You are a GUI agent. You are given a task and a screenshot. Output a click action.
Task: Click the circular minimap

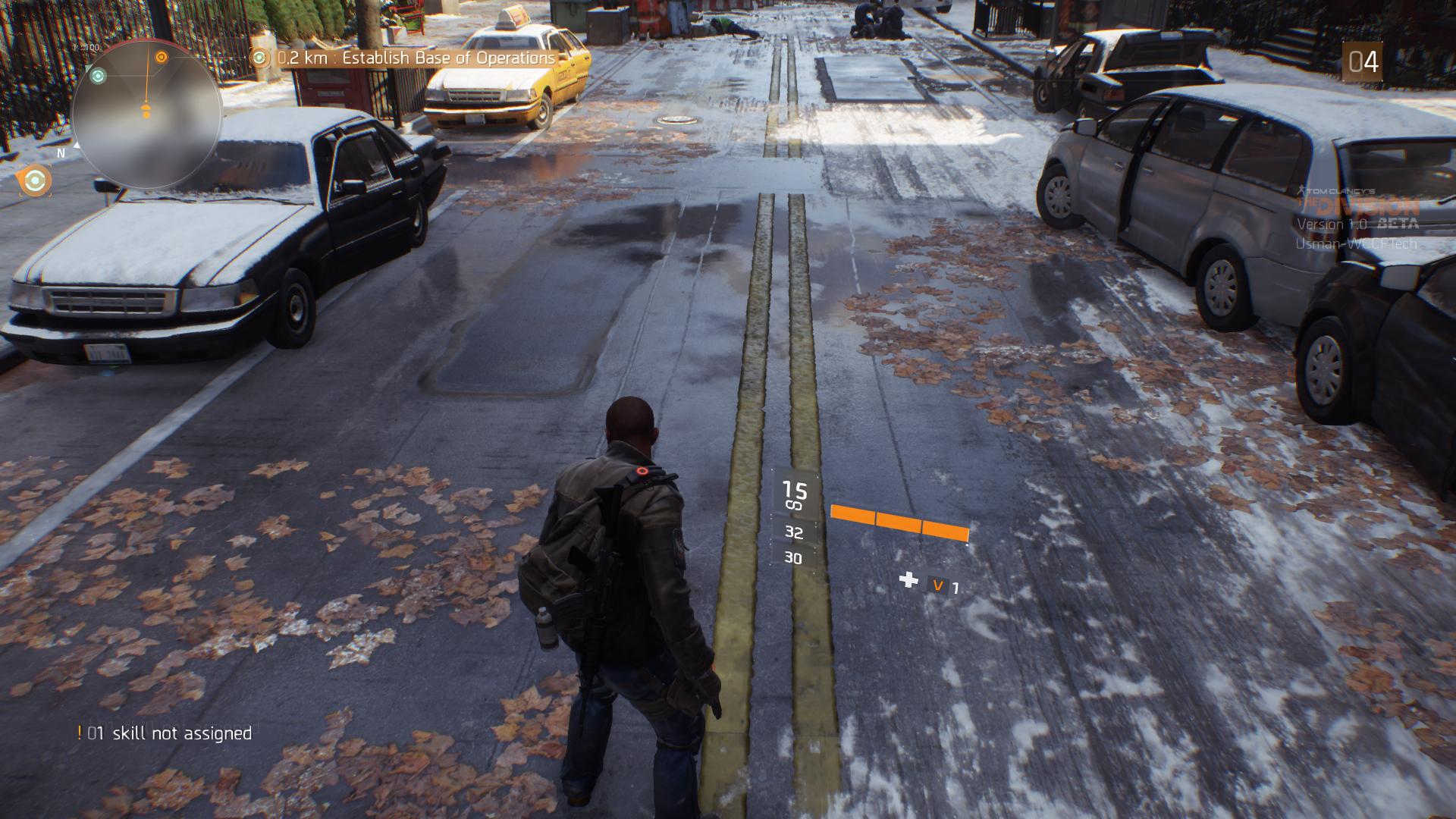[146, 114]
